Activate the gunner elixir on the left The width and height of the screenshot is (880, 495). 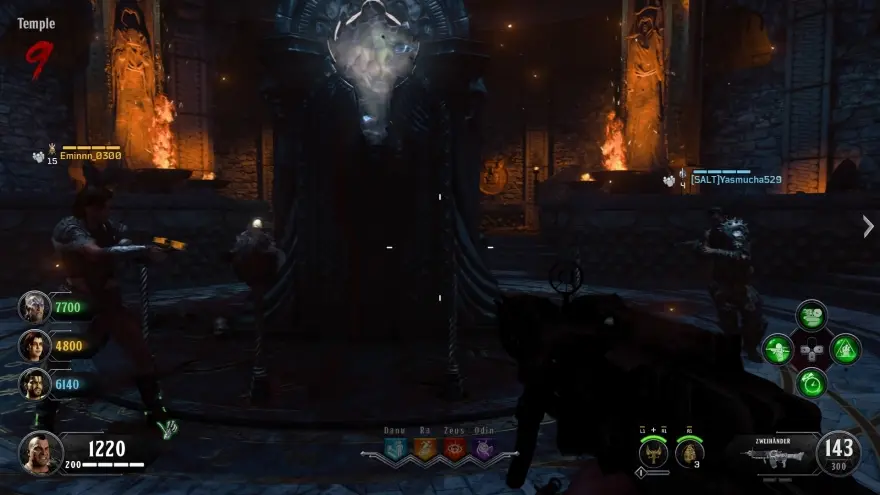click(x=777, y=349)
